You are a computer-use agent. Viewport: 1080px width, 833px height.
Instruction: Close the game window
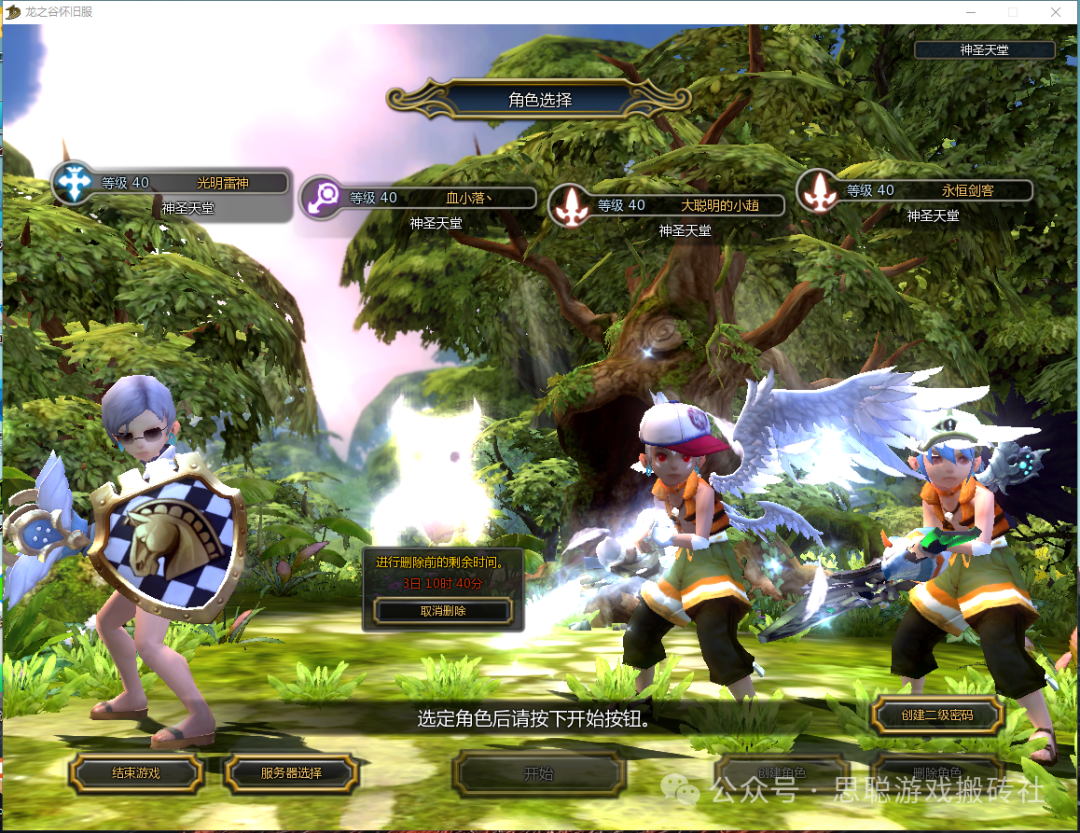1055,12
